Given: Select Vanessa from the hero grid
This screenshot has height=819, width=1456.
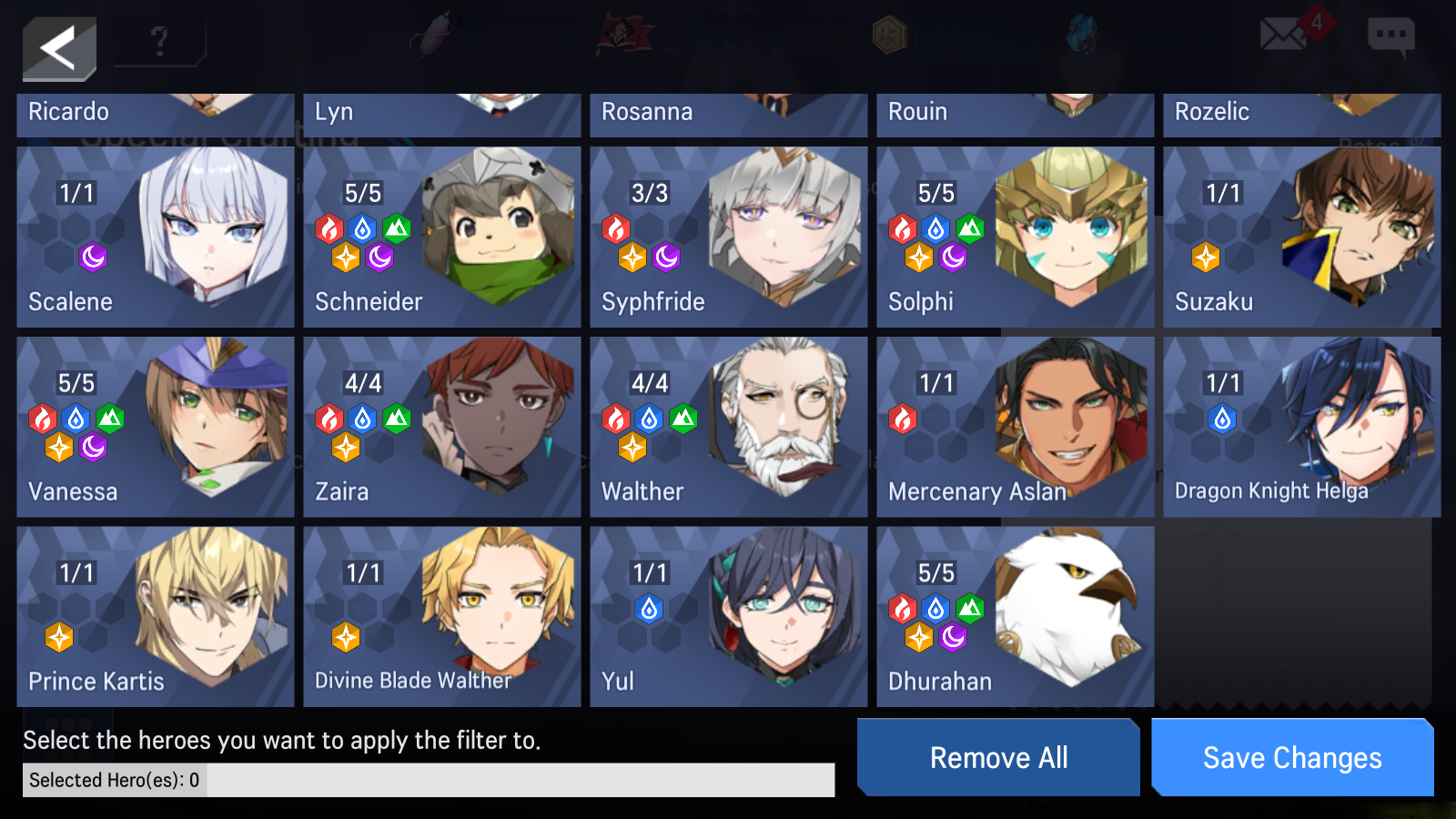Looking at the screenshot, I should [156, 427].
